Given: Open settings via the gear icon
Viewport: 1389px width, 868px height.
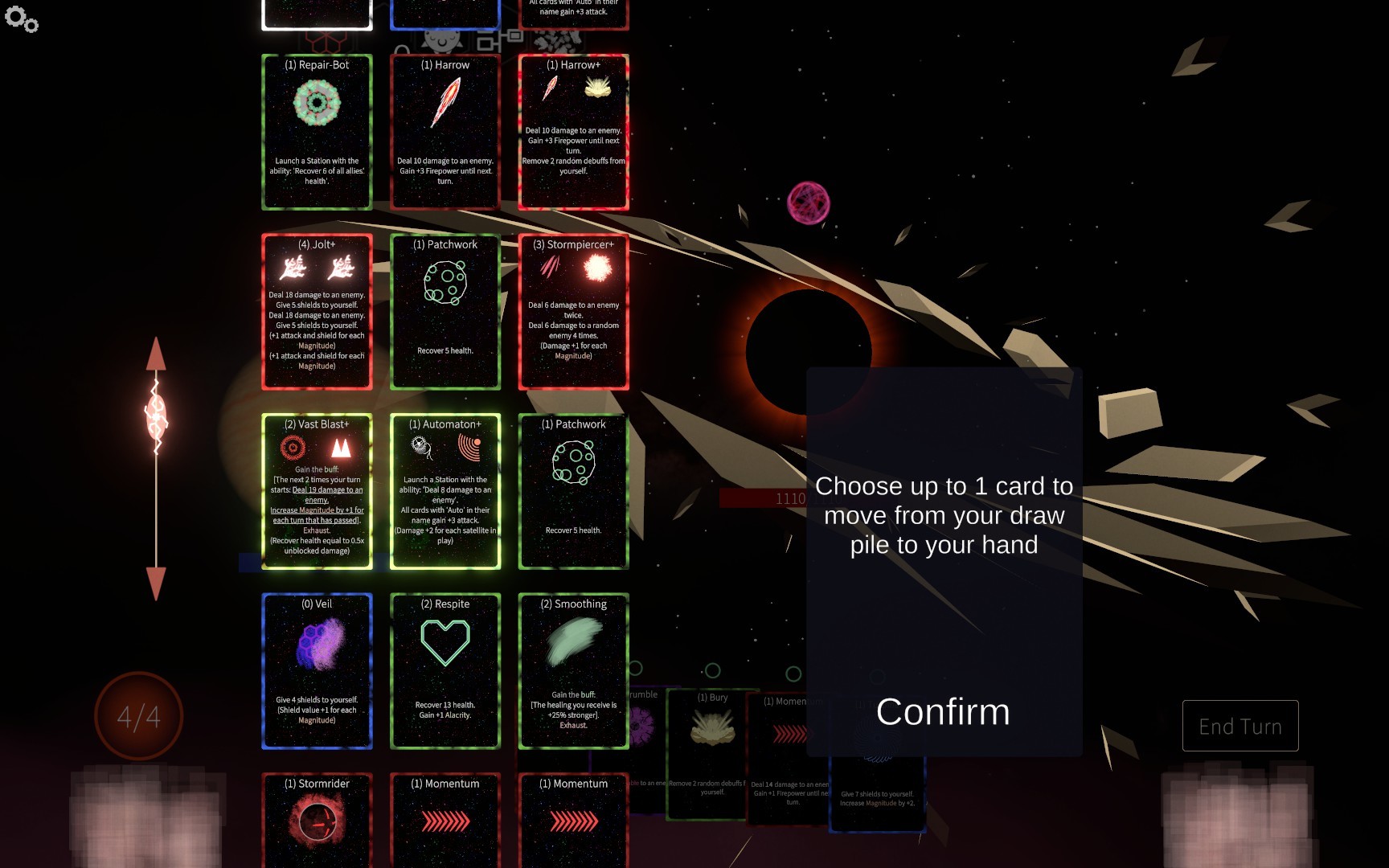Looking at the screenshot, I should 21,19.
